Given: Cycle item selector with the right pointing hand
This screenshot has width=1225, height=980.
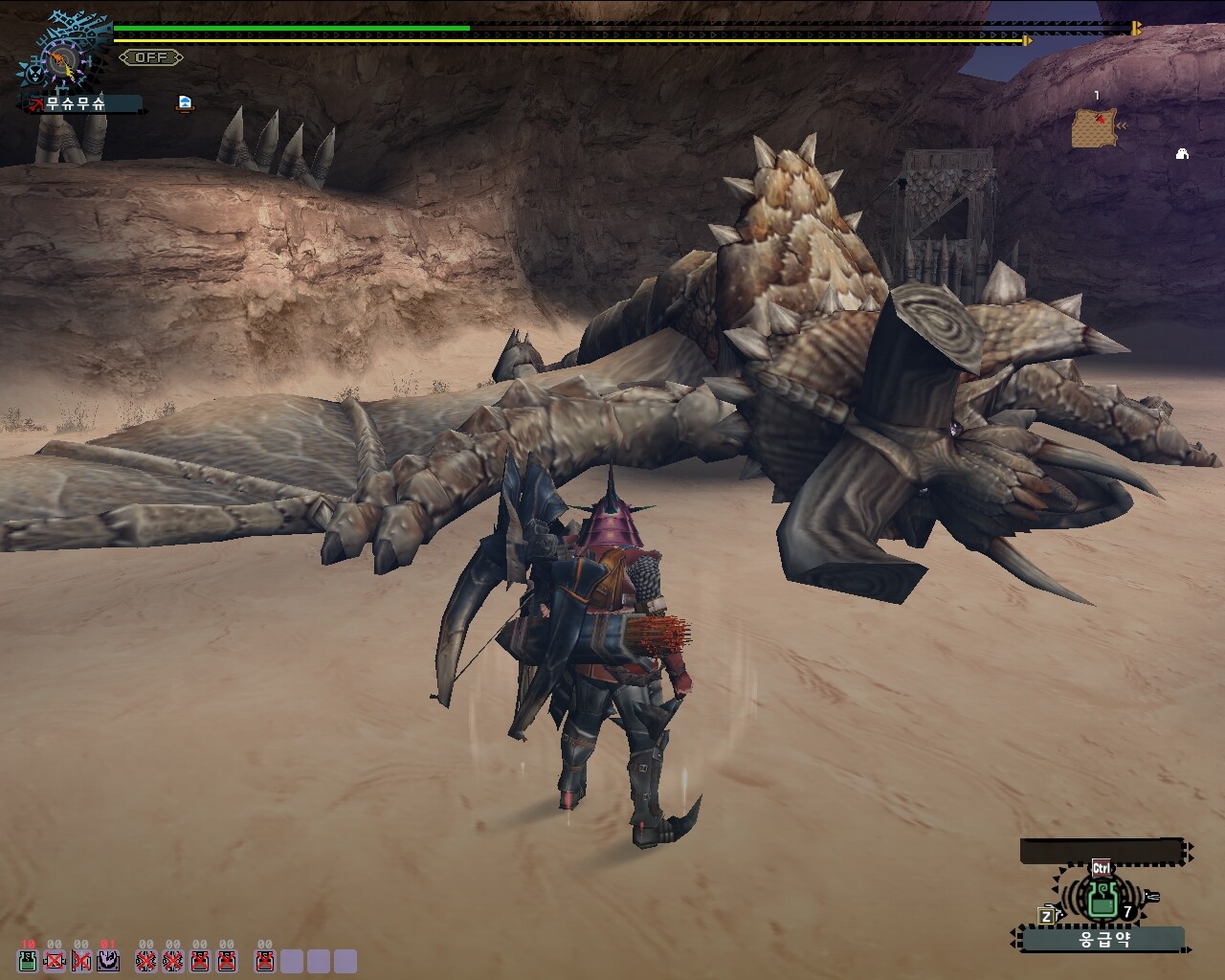Looking at the screenshot, I should (x=1150, y=897).
